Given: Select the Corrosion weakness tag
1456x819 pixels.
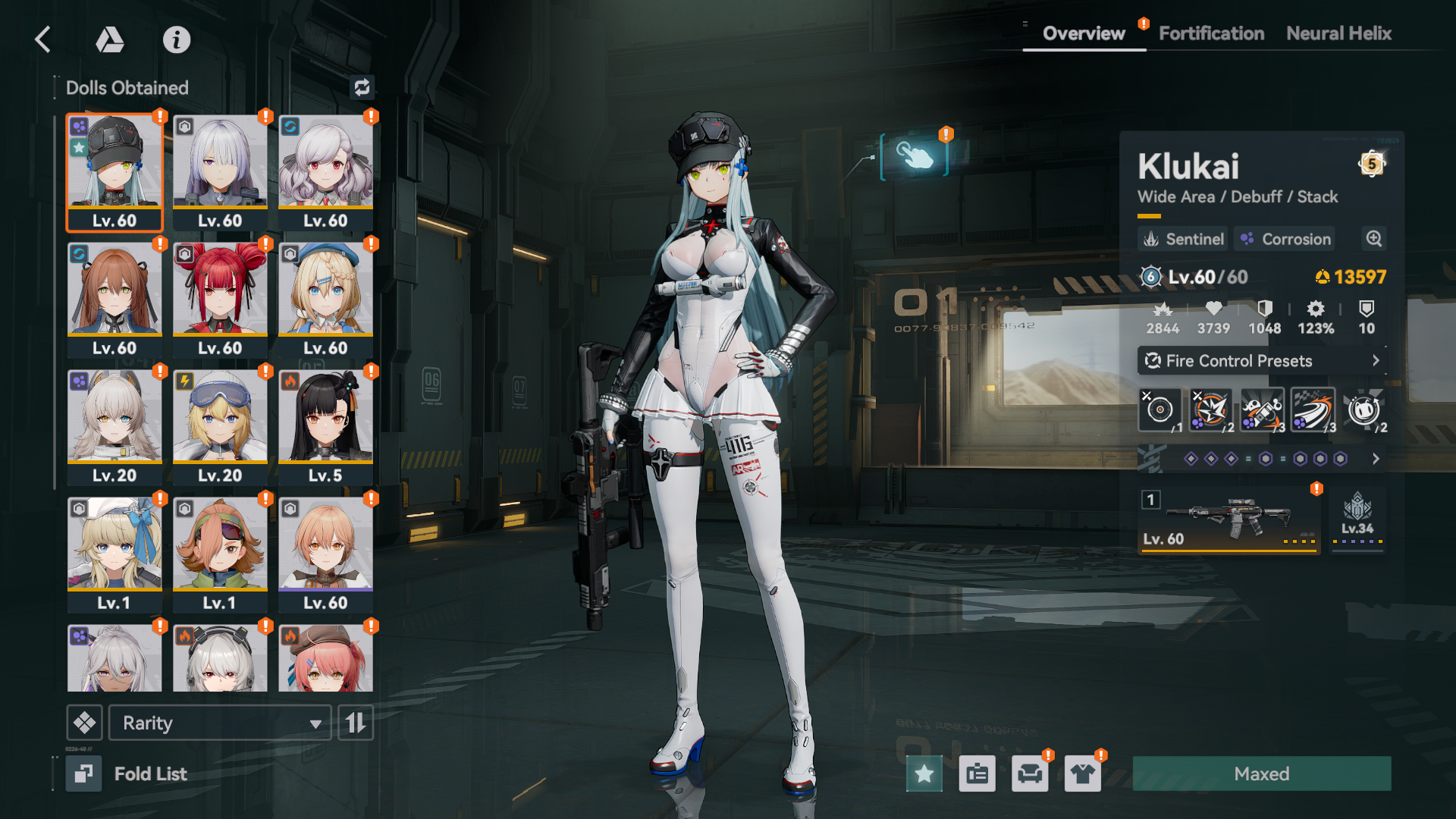Looking at the screenshot, I should click(1284, 239).
